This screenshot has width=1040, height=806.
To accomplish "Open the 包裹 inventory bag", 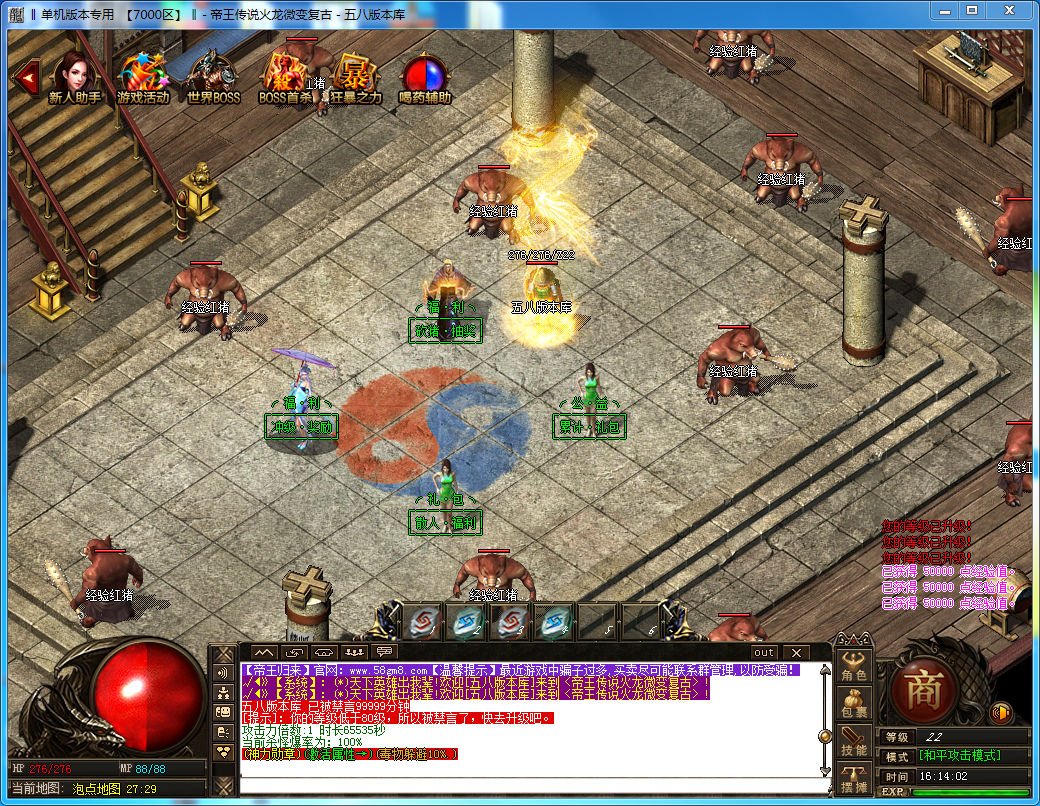I will [x=854, y=704].
